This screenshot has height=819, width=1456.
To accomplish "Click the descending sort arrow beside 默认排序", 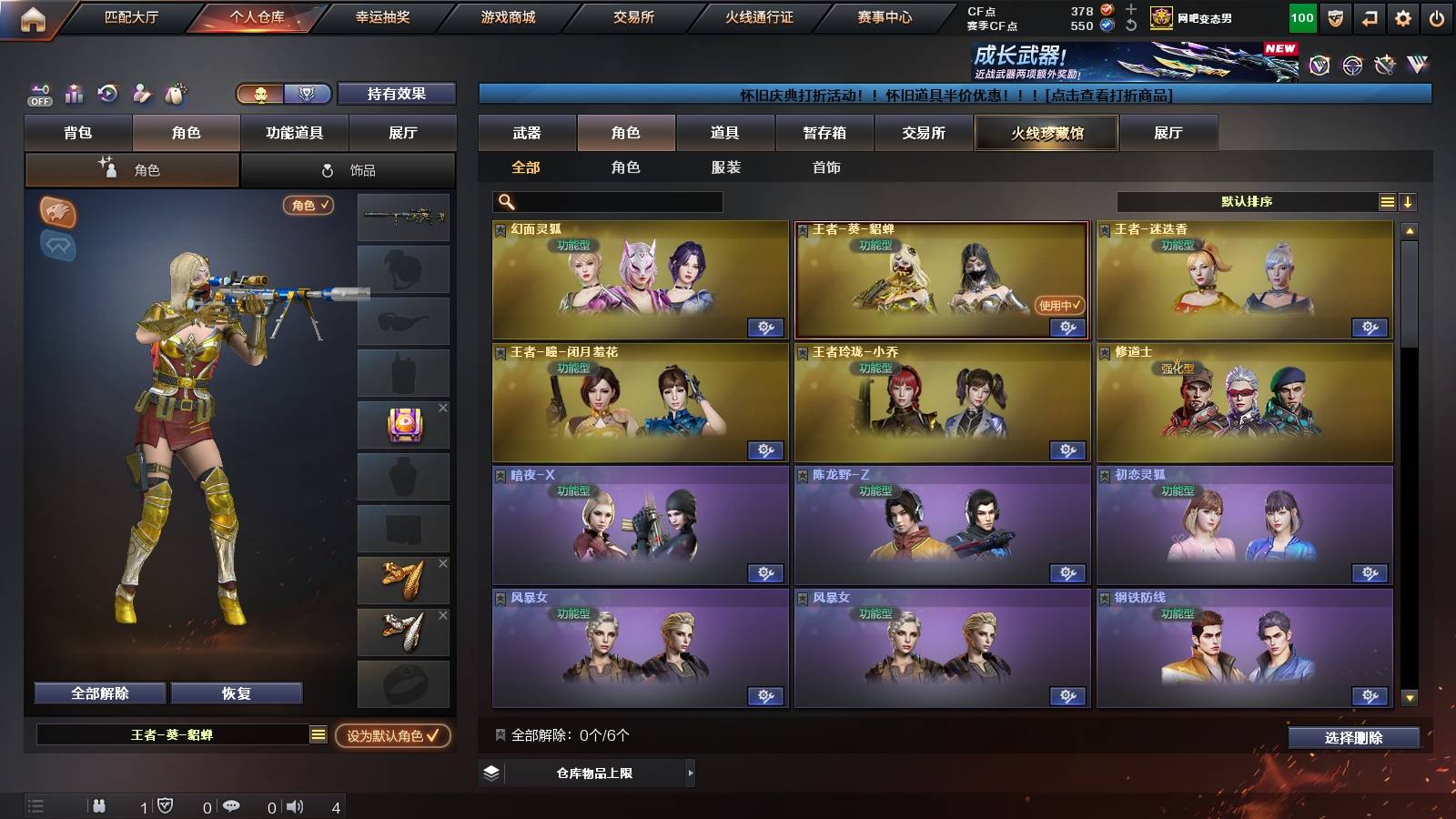I will pyautogui.click(x=1409, y=201).
